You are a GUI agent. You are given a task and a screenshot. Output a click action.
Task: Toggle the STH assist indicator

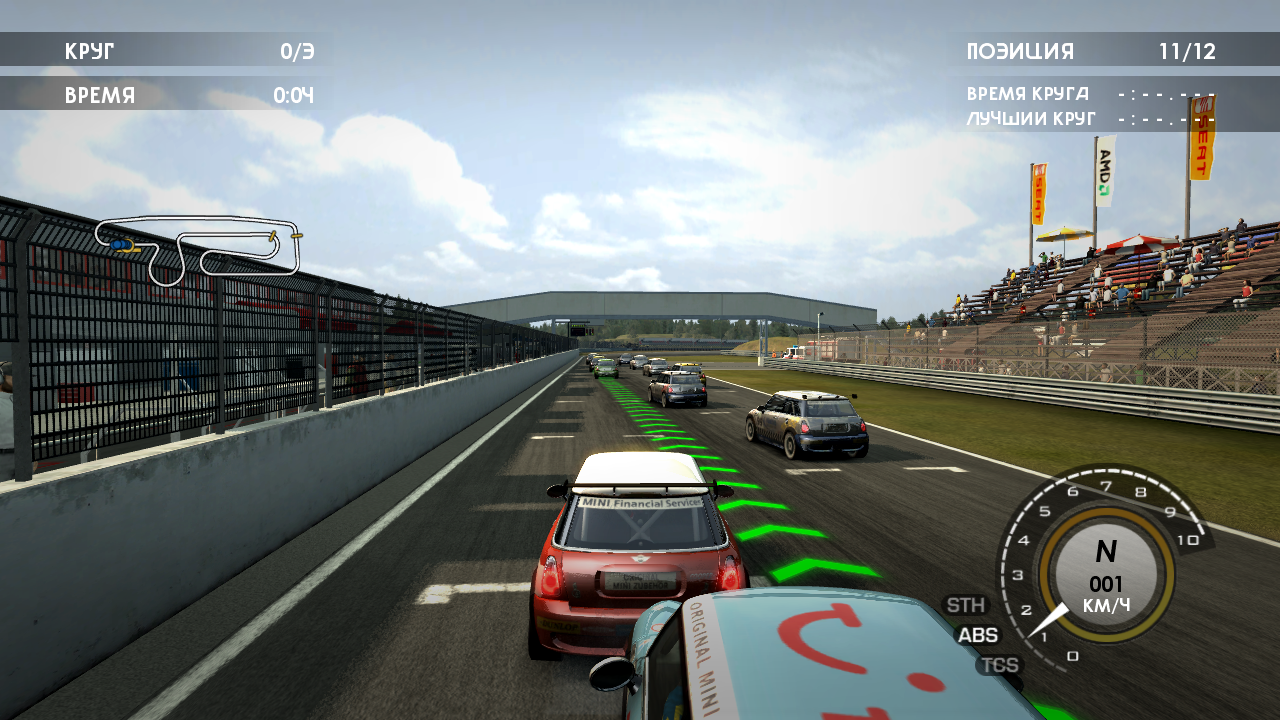point(965,605)
